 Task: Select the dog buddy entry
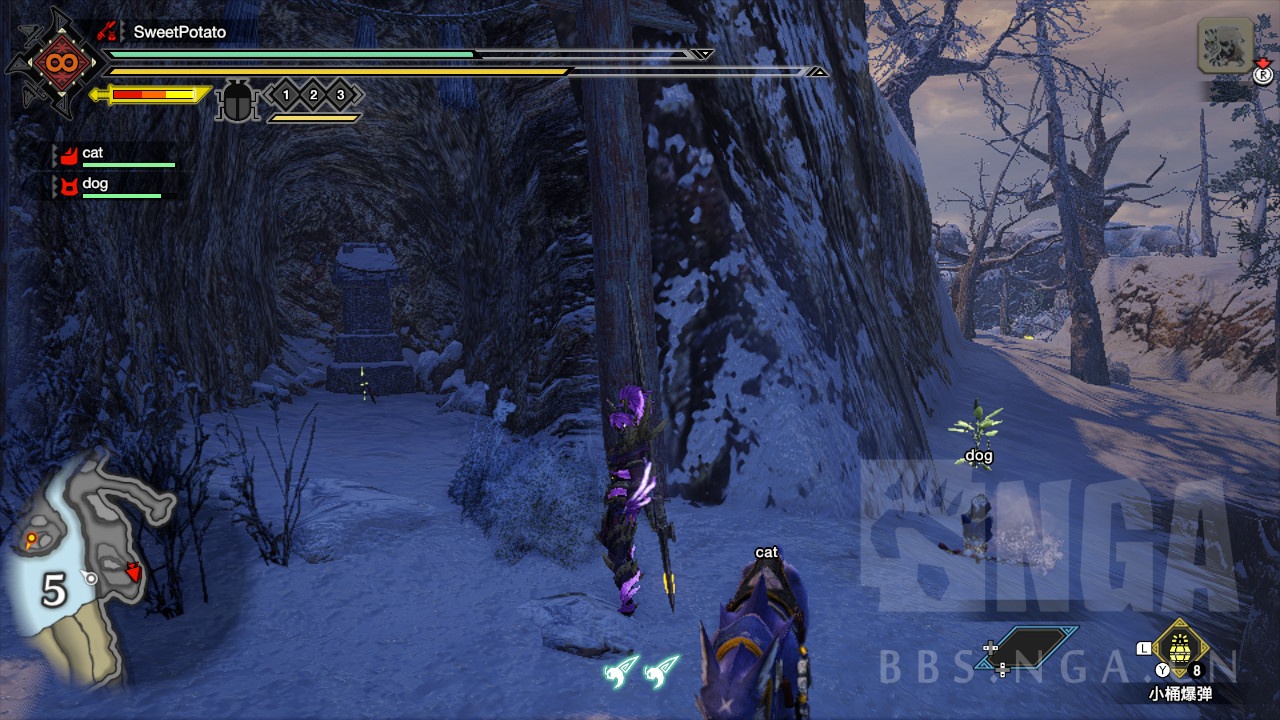click(95, 184)
